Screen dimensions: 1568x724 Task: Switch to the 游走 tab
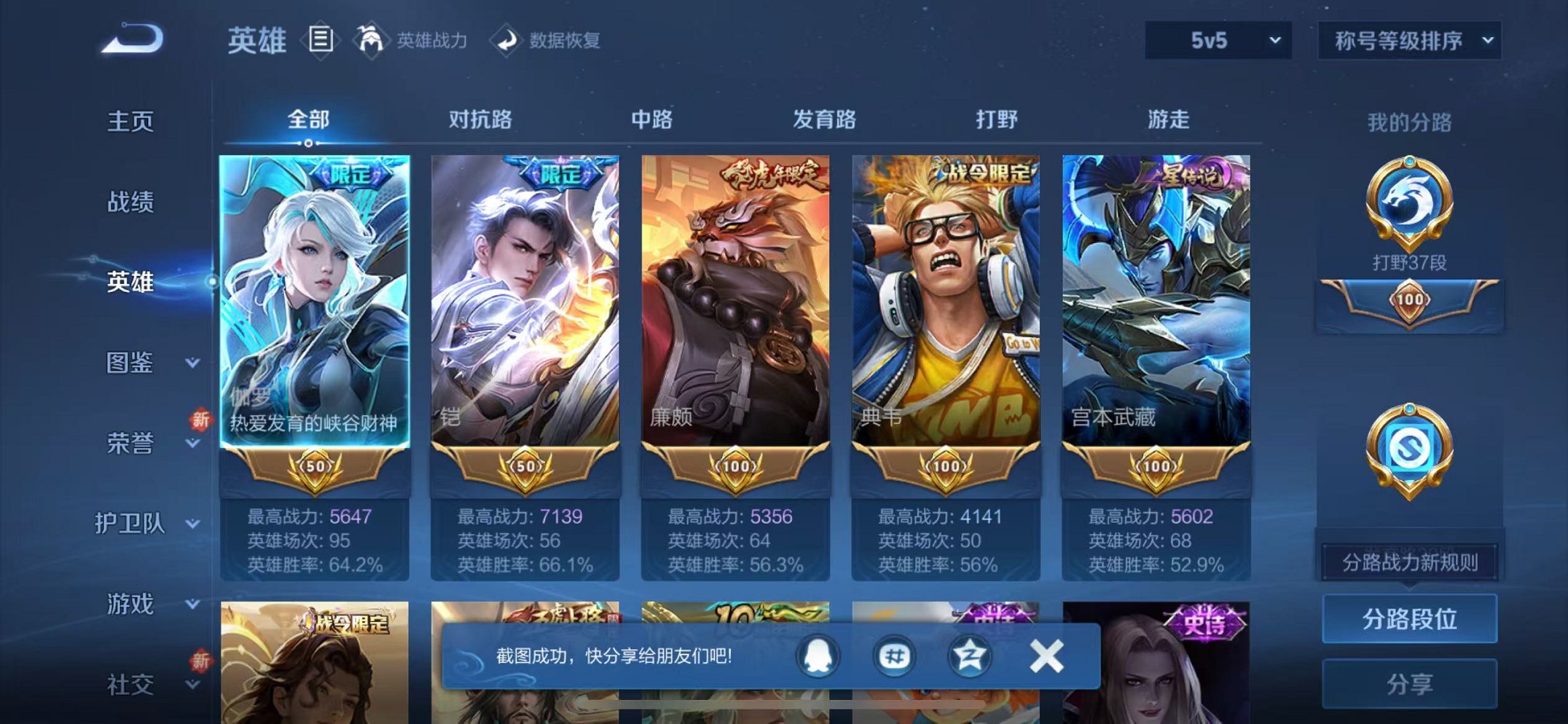coord(1168,119)
